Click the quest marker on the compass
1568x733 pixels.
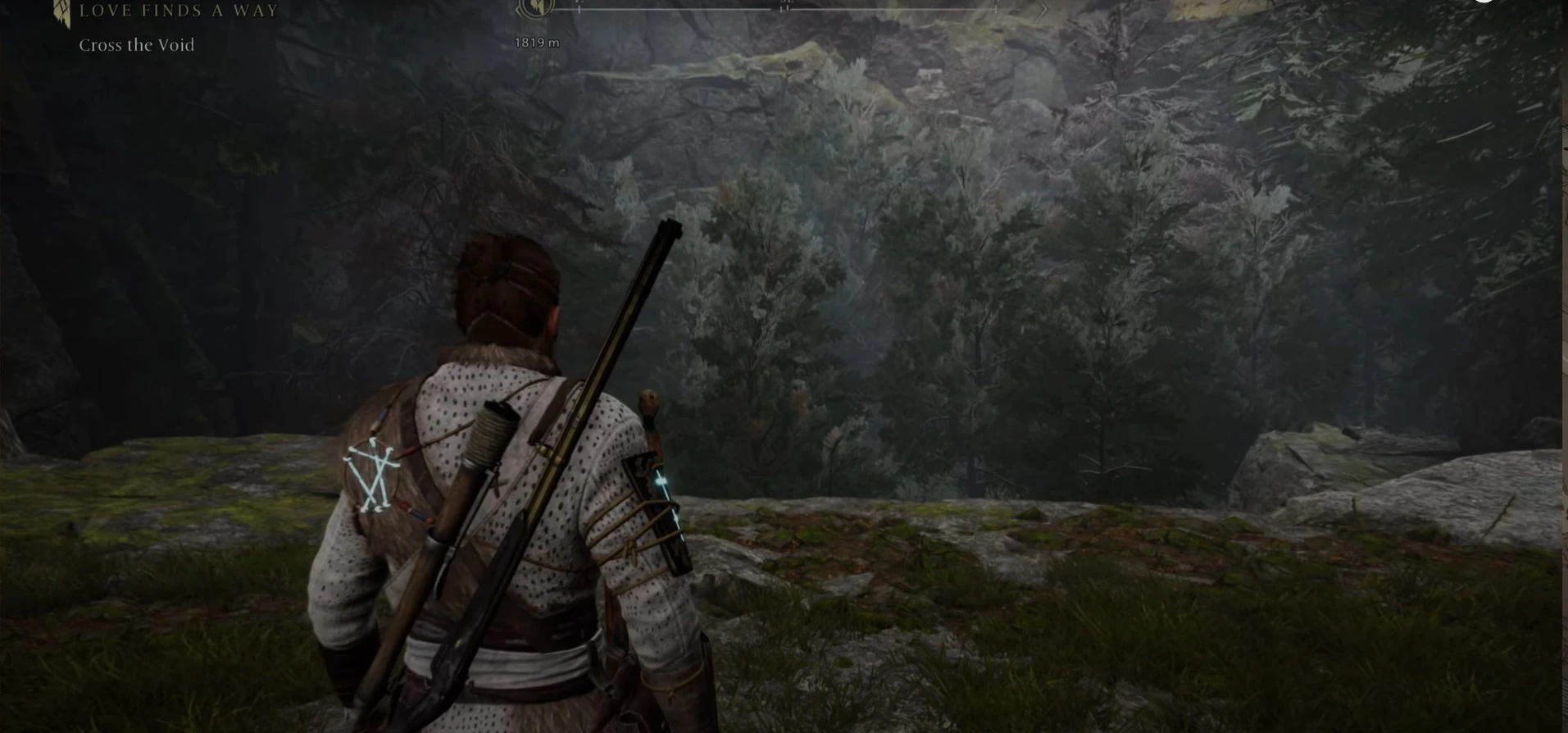[x=535, y=9]
